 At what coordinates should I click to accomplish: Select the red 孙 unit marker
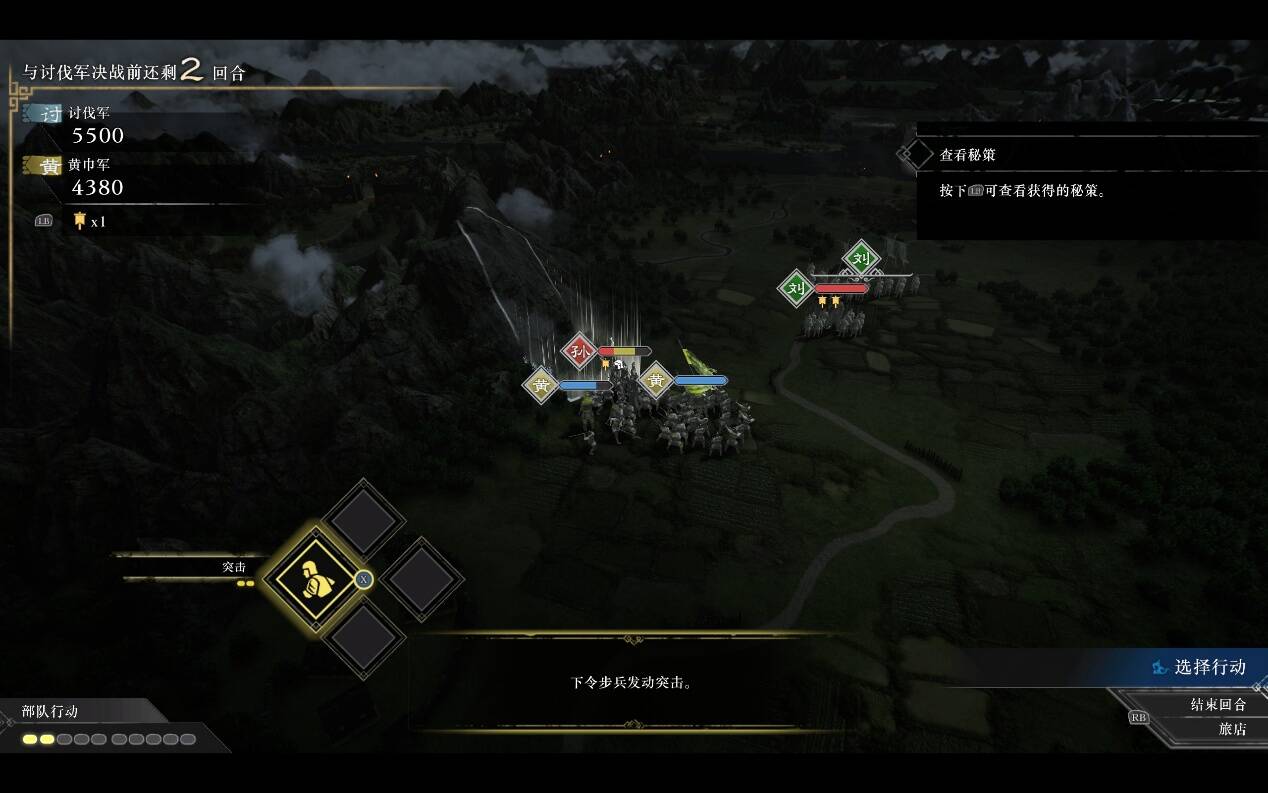[x=579, y=351]
